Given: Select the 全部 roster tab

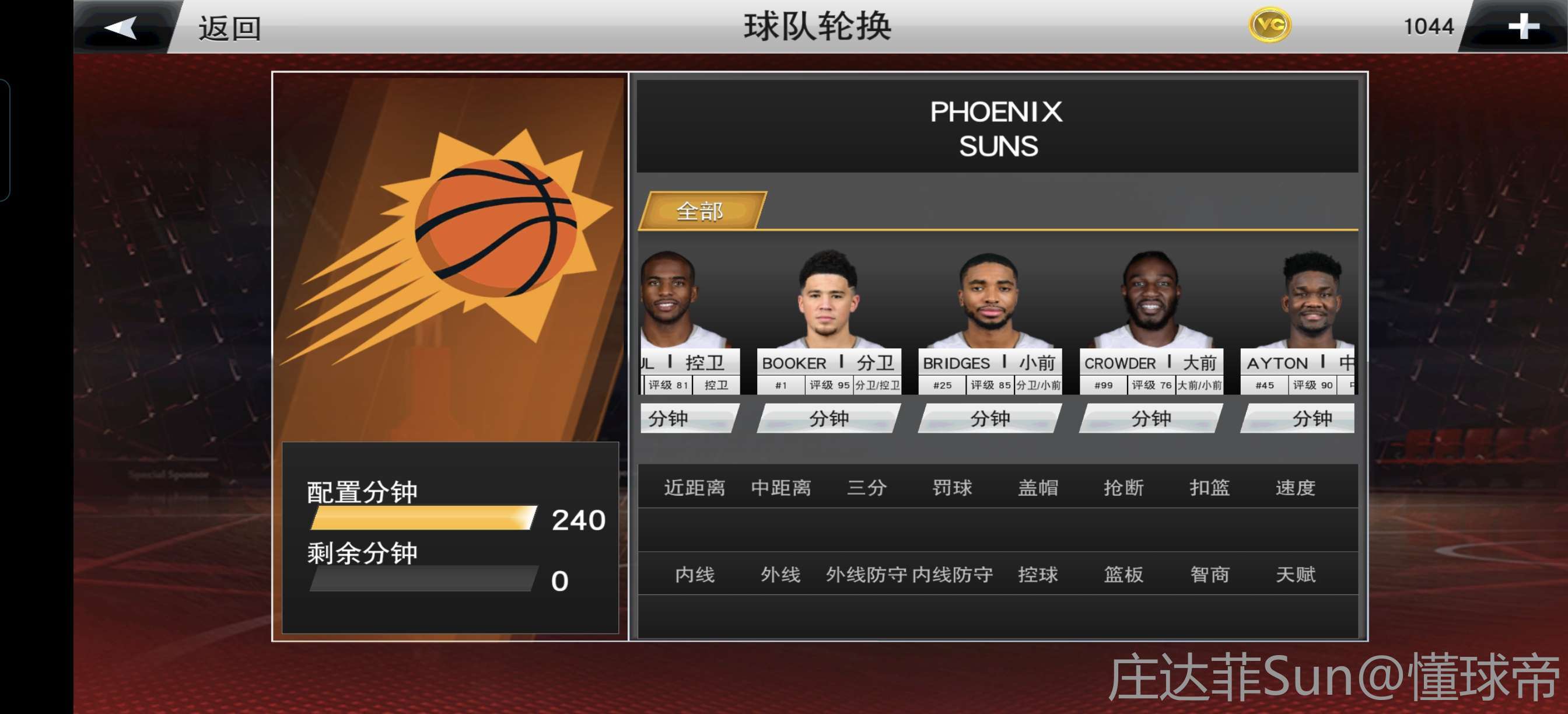Looking at the screenshot, I should coord(700,211).
